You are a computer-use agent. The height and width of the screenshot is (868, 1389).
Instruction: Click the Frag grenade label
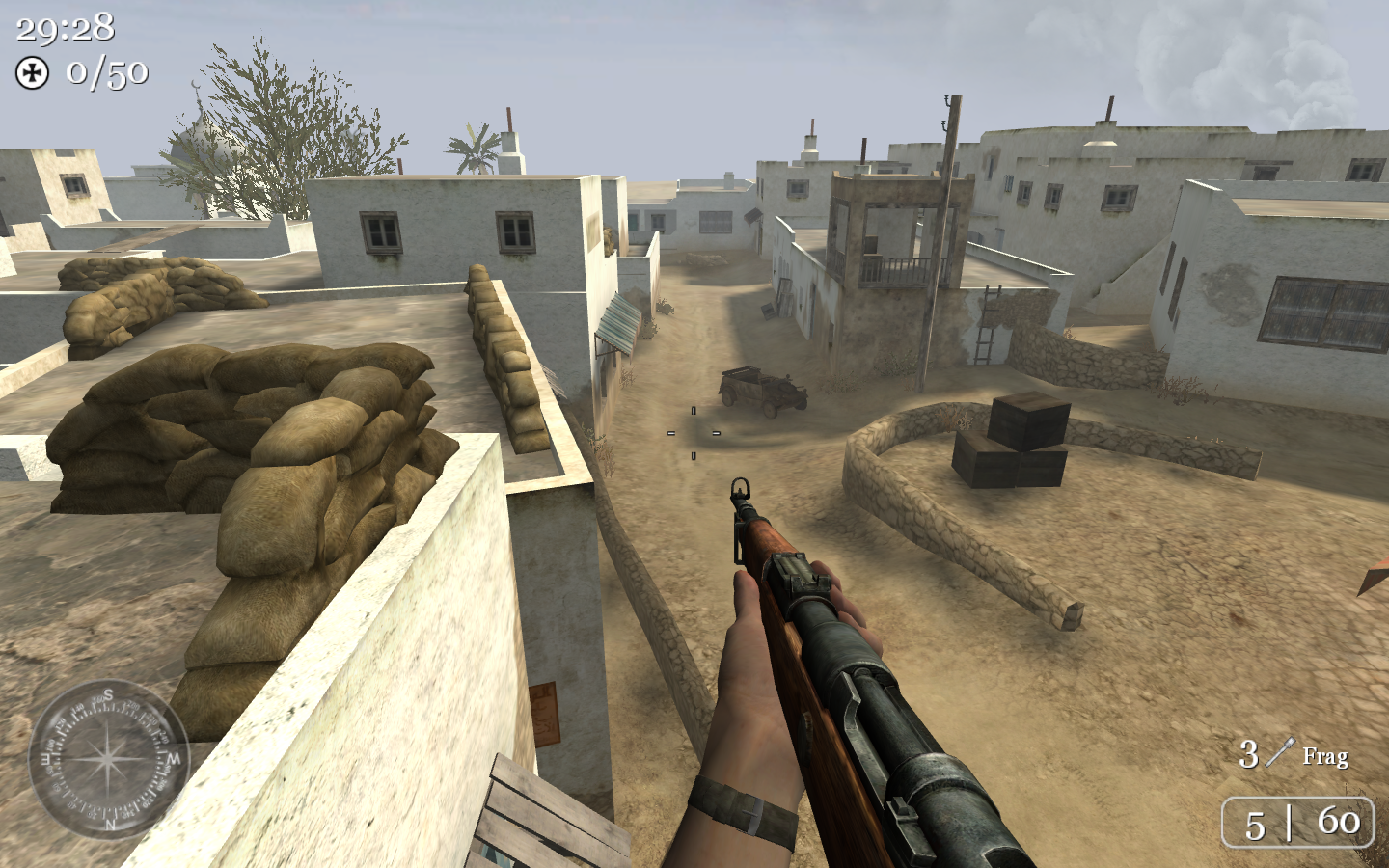click(x=1325, y=757)
